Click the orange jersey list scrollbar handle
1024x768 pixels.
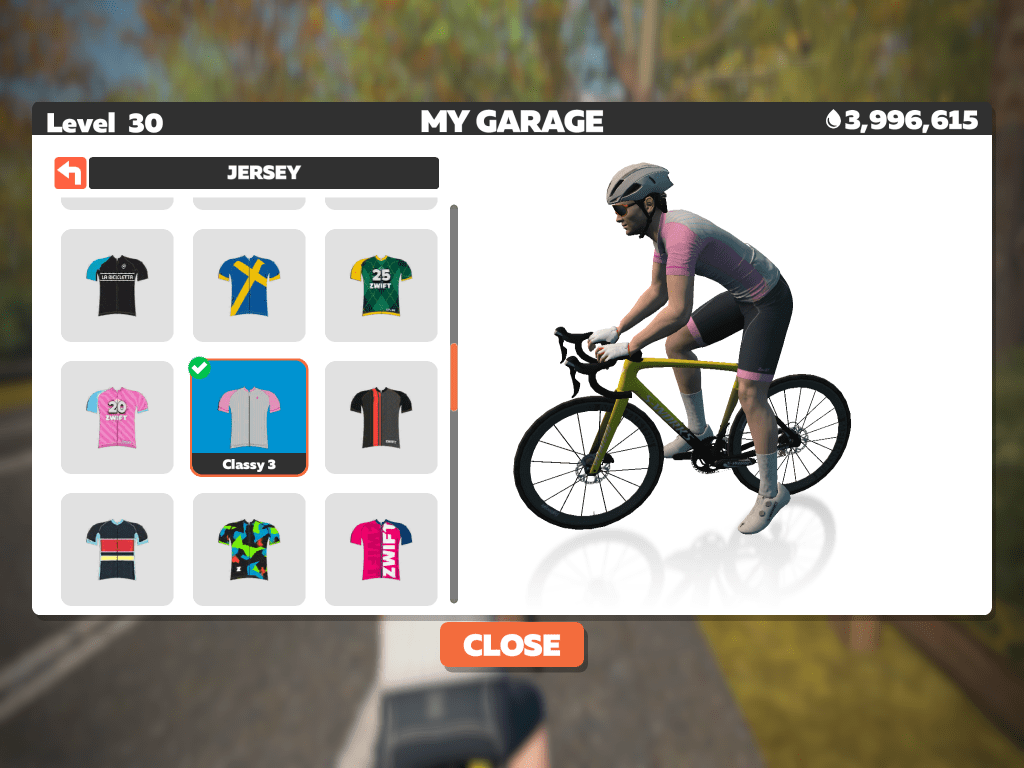pyautogui.click(x=454, y=377)
